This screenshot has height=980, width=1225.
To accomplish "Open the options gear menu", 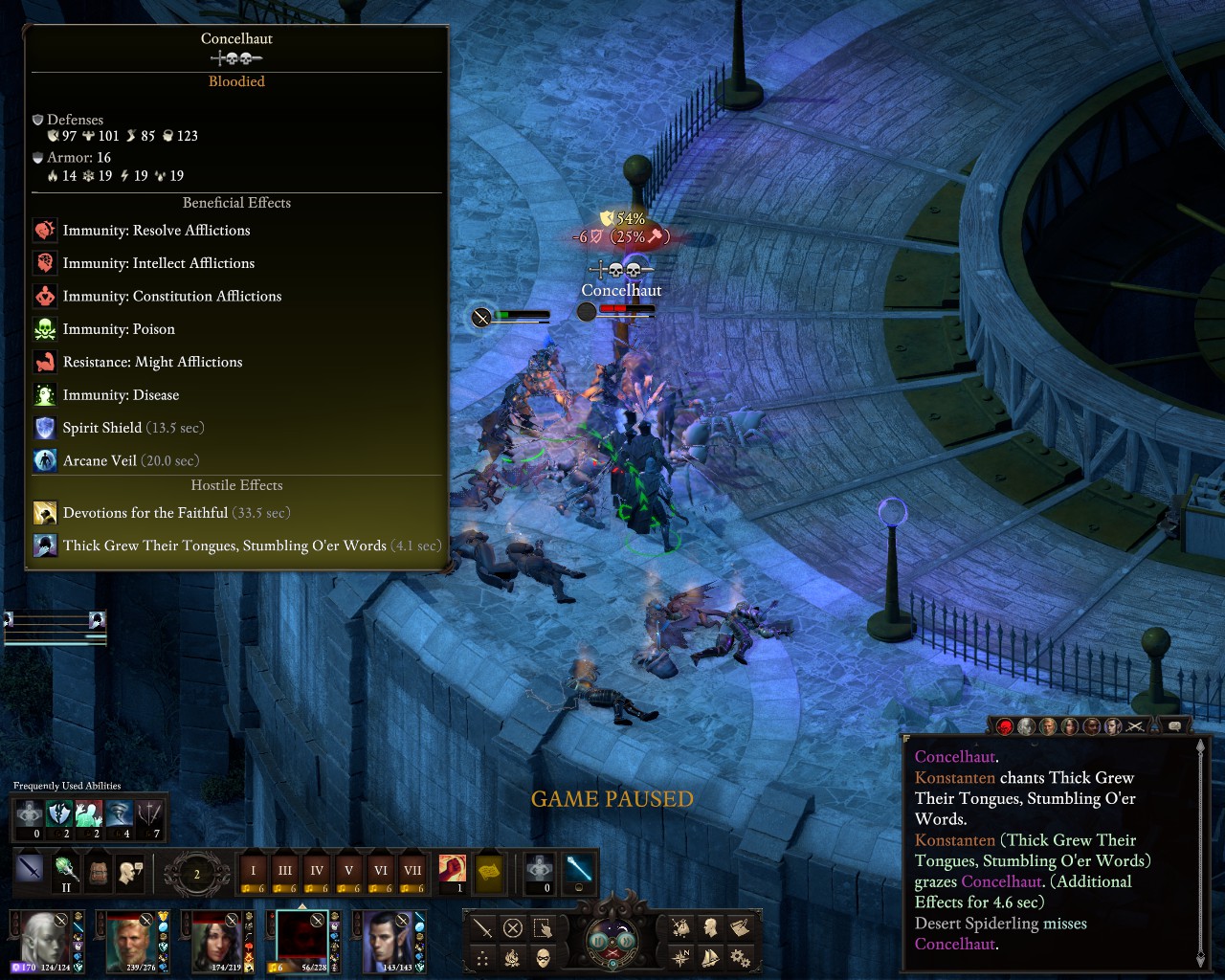I will [x=740, y=956].
